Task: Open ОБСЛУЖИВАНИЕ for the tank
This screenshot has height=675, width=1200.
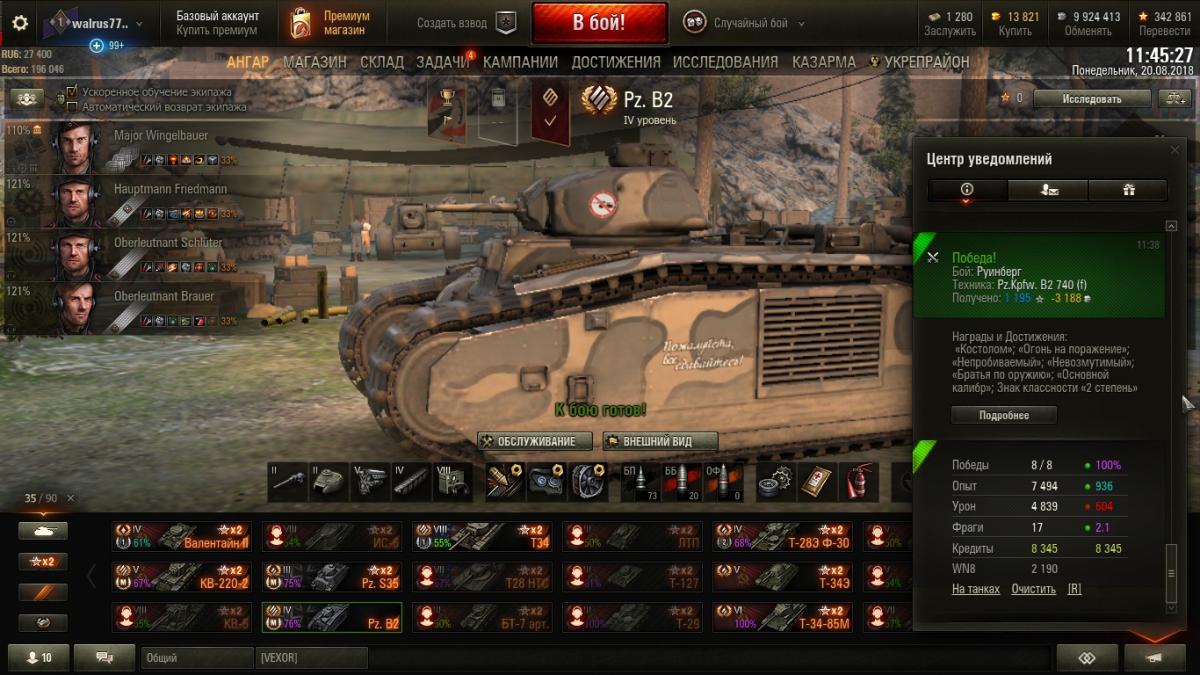Action: [x=535, y=441]
